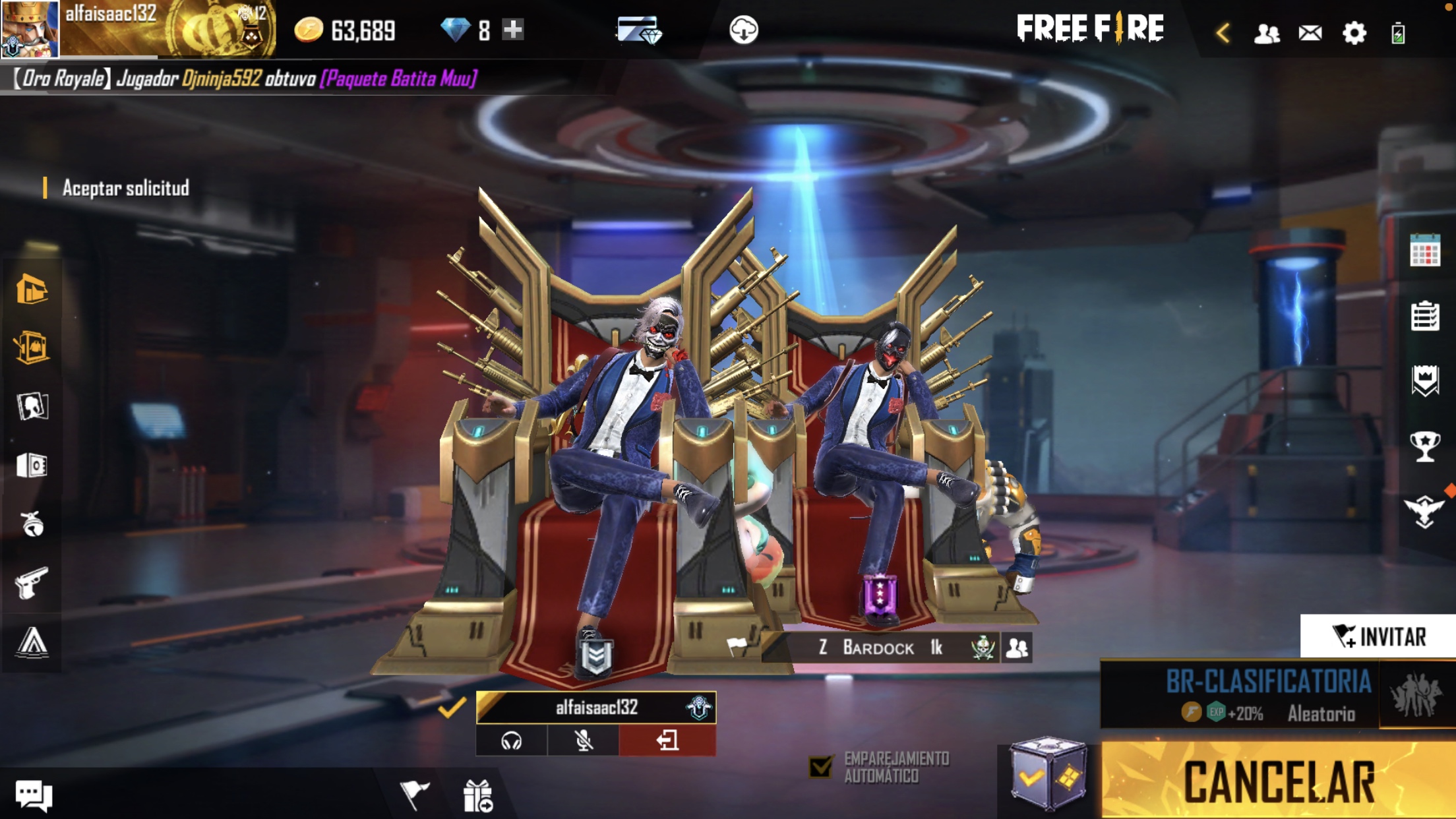Open the events calendar icon
The height and width of the screenshot is (819, 1456).
pyautogui.click(x=1424, y=251)
